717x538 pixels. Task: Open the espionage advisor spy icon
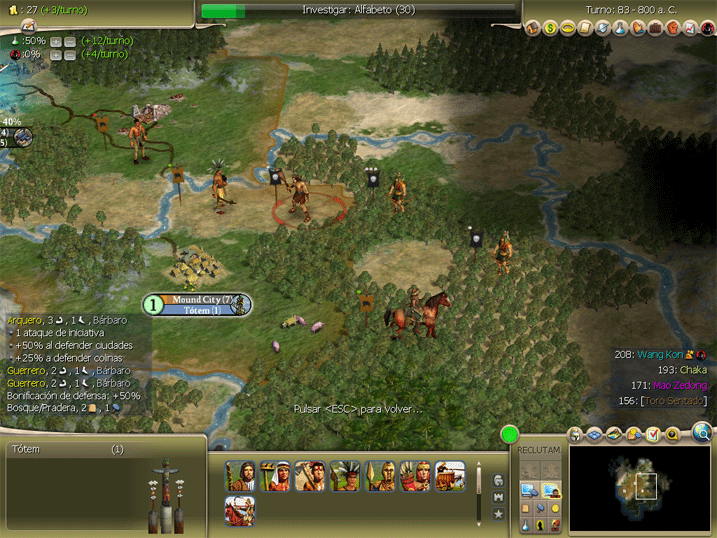pyautogui.click(x=706, y=28)
